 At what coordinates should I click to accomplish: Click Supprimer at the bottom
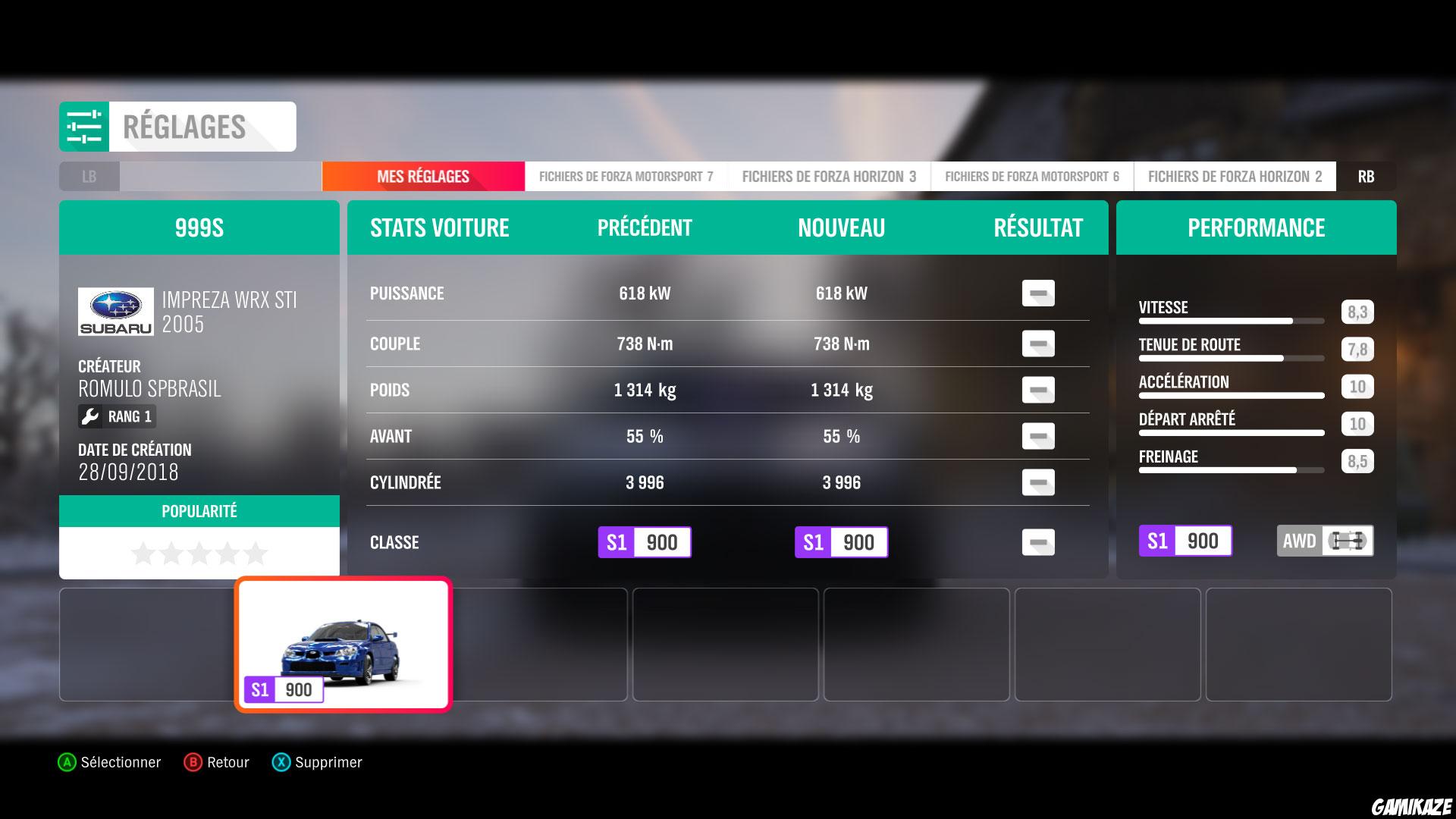pyautogui.click(x=318, y=762)
